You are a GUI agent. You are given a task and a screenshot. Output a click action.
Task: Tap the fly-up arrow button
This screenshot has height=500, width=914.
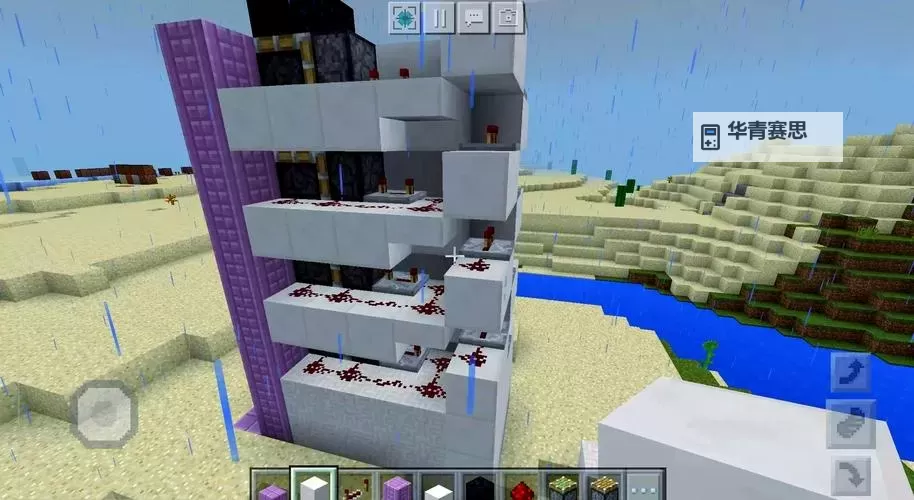tap(850, 375)
